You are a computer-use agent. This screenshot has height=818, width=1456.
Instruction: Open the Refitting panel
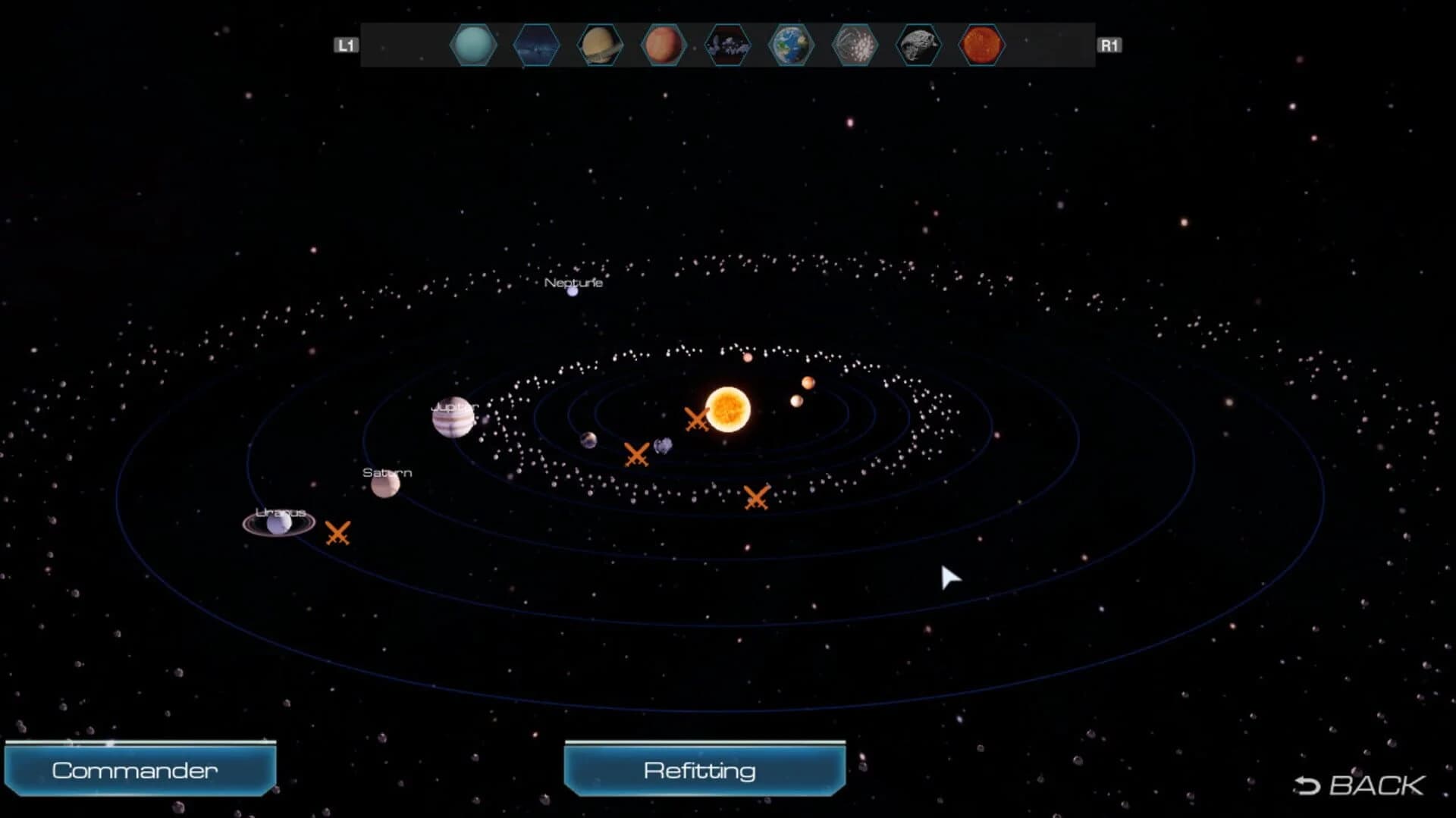703,769
